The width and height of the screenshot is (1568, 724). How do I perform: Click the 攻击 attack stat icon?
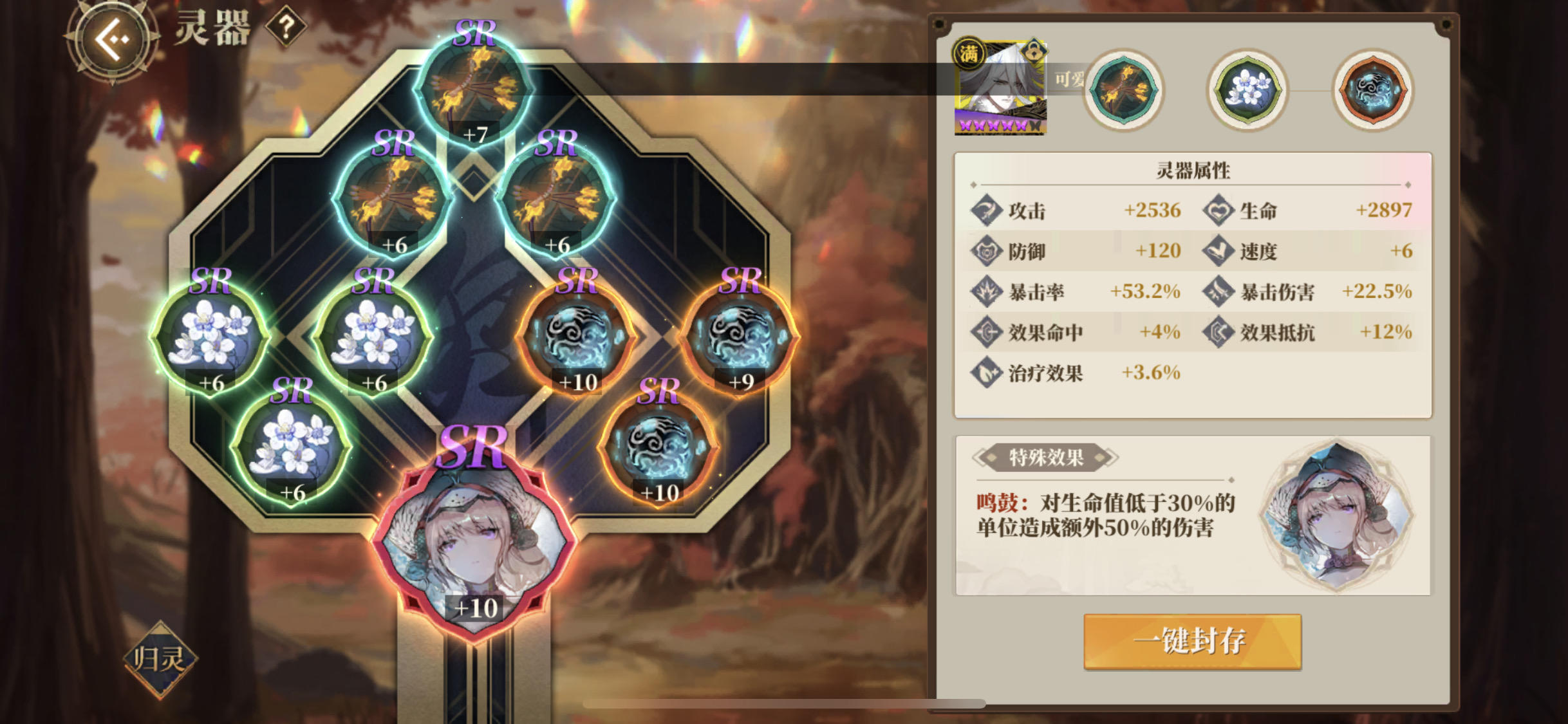(x=987, y=210)
